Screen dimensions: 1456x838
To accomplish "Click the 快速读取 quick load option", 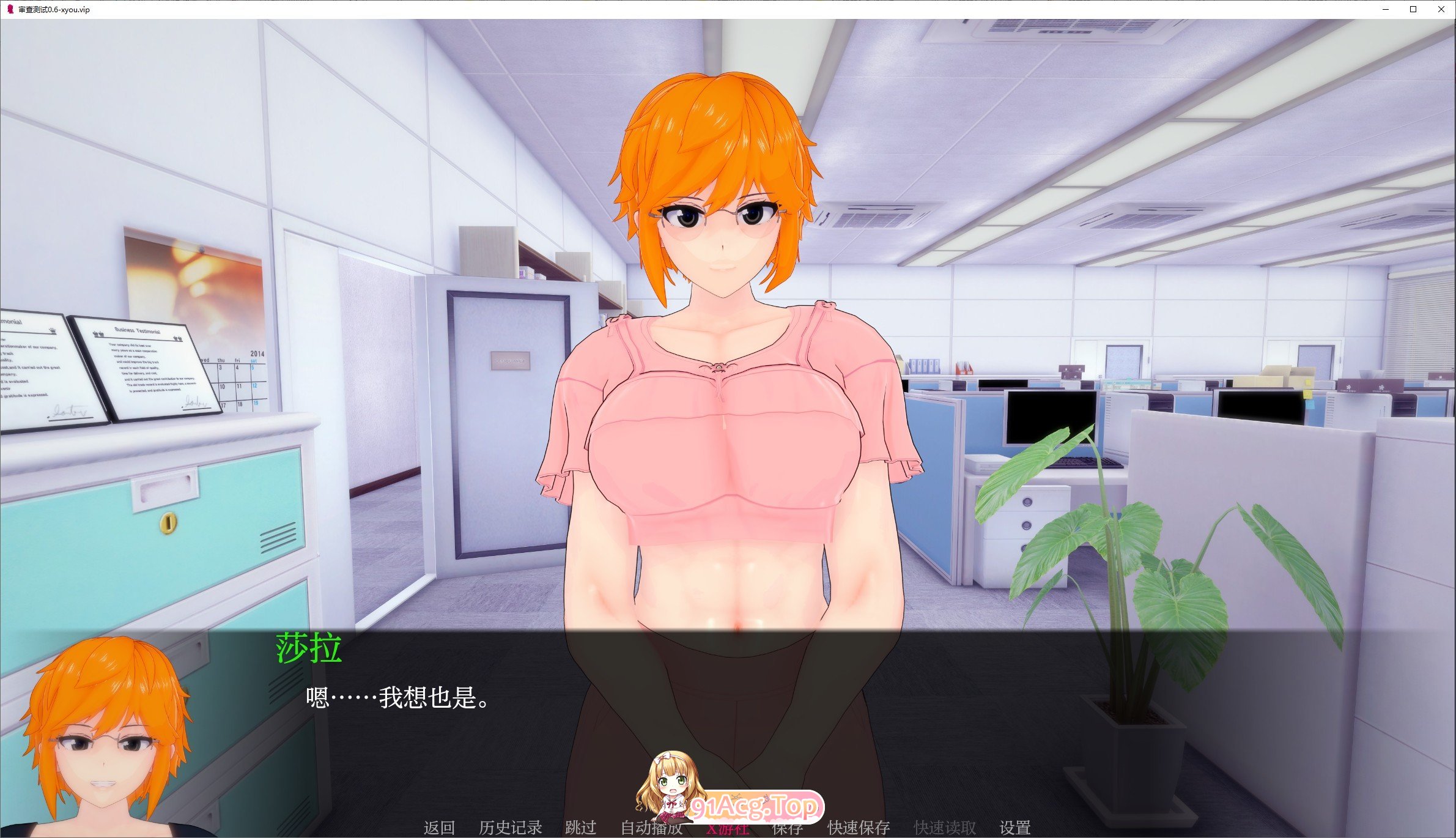I will [944, 827].
